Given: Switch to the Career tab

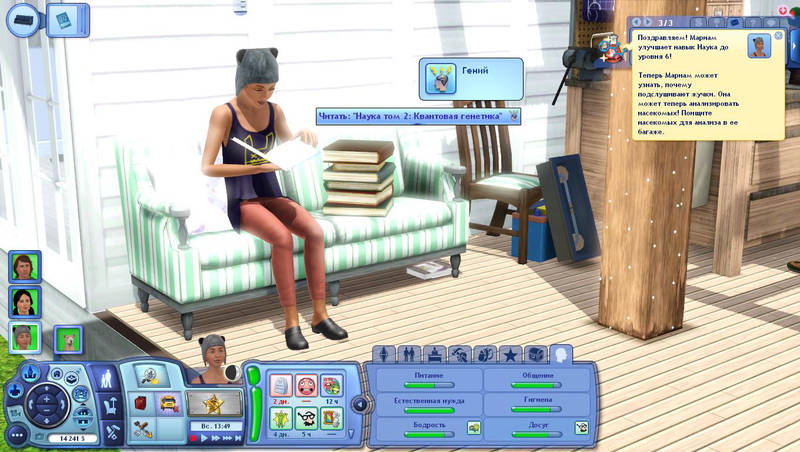Looking at the screenshot, I should (434, 354).
